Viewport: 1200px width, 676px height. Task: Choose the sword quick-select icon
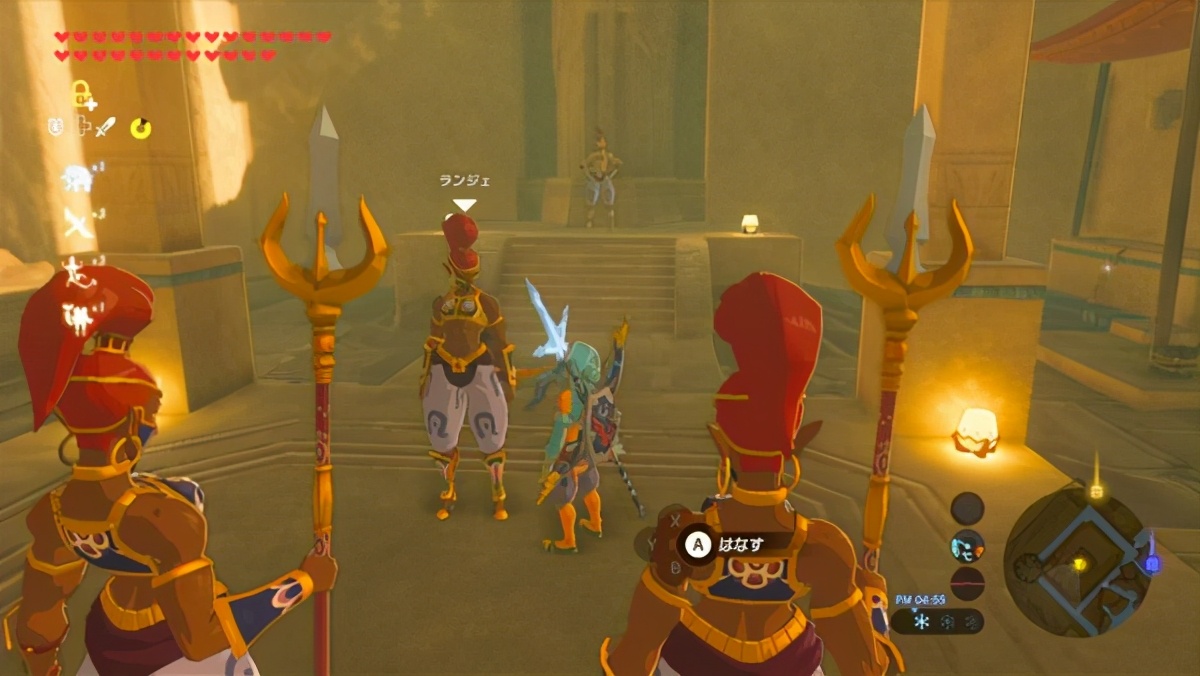point(106,127)
